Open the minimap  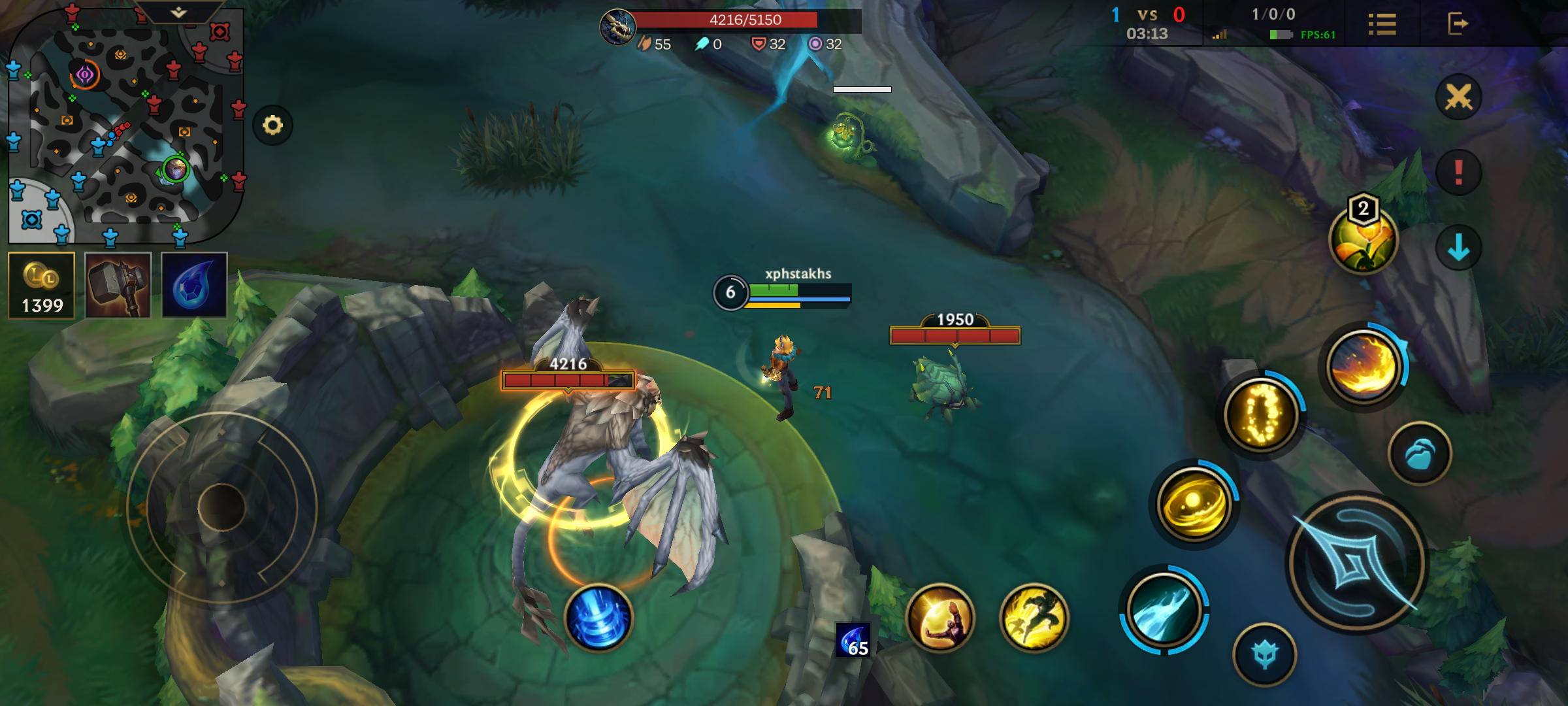click(124, 124)
